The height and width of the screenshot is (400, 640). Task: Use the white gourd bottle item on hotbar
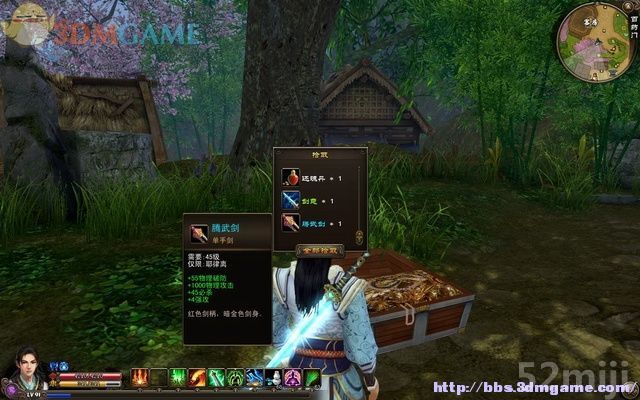[x=274, y=377]
